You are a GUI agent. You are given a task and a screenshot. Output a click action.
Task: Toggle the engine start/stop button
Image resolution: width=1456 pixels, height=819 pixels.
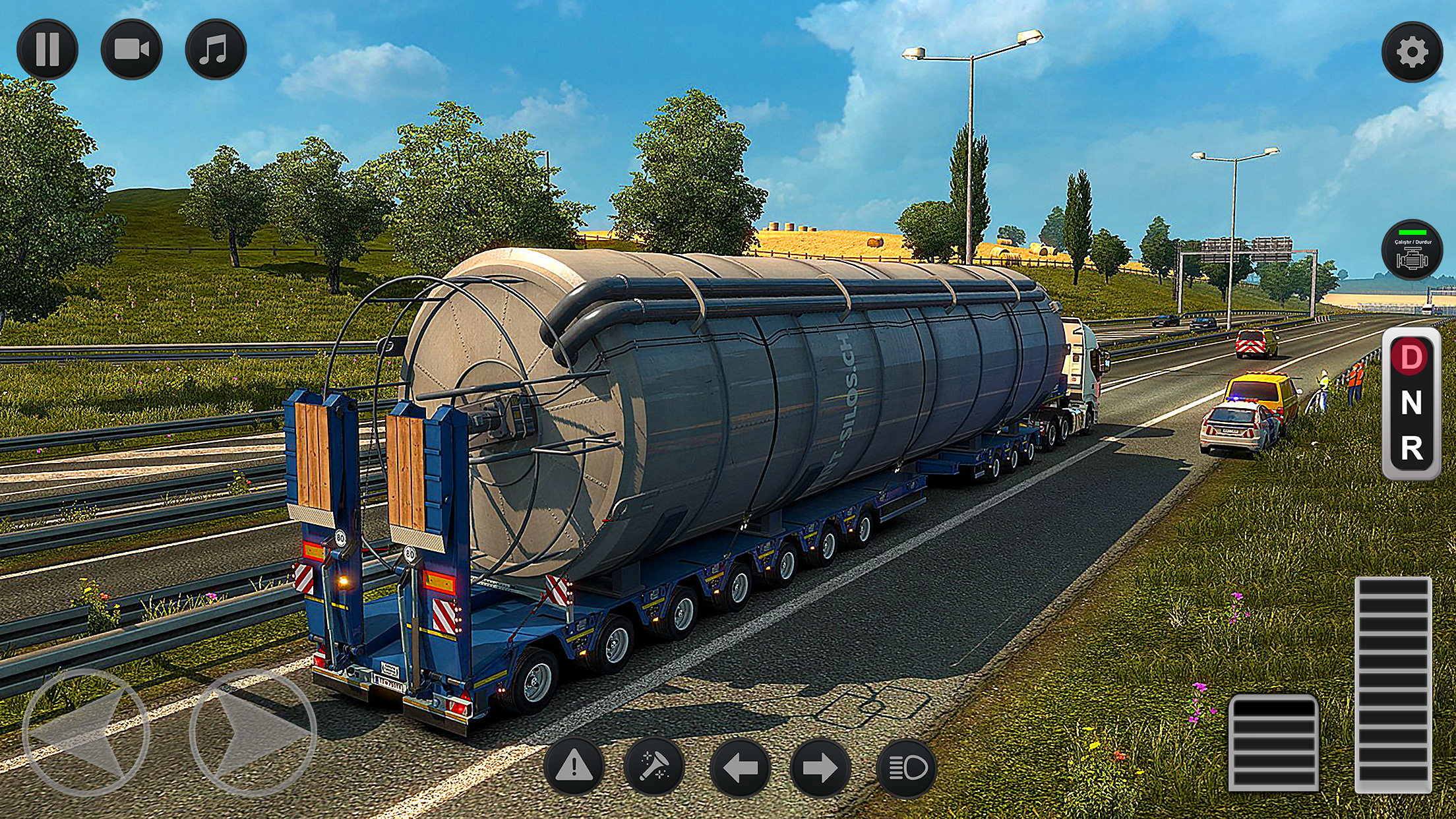click(x=1412, y=251)
